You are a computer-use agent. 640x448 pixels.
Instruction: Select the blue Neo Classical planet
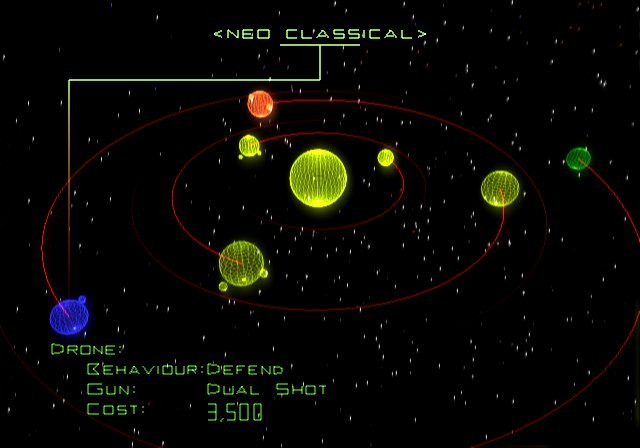69,317
